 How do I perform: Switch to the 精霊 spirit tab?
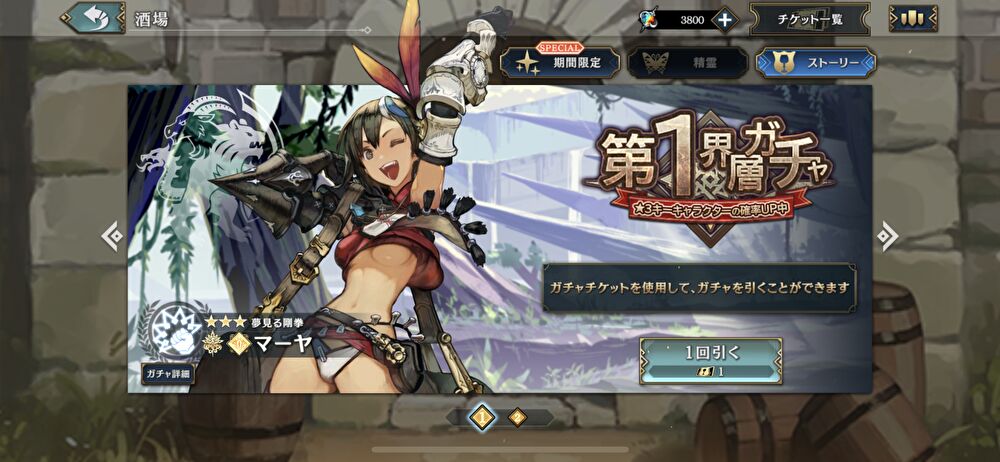point(688,63)
